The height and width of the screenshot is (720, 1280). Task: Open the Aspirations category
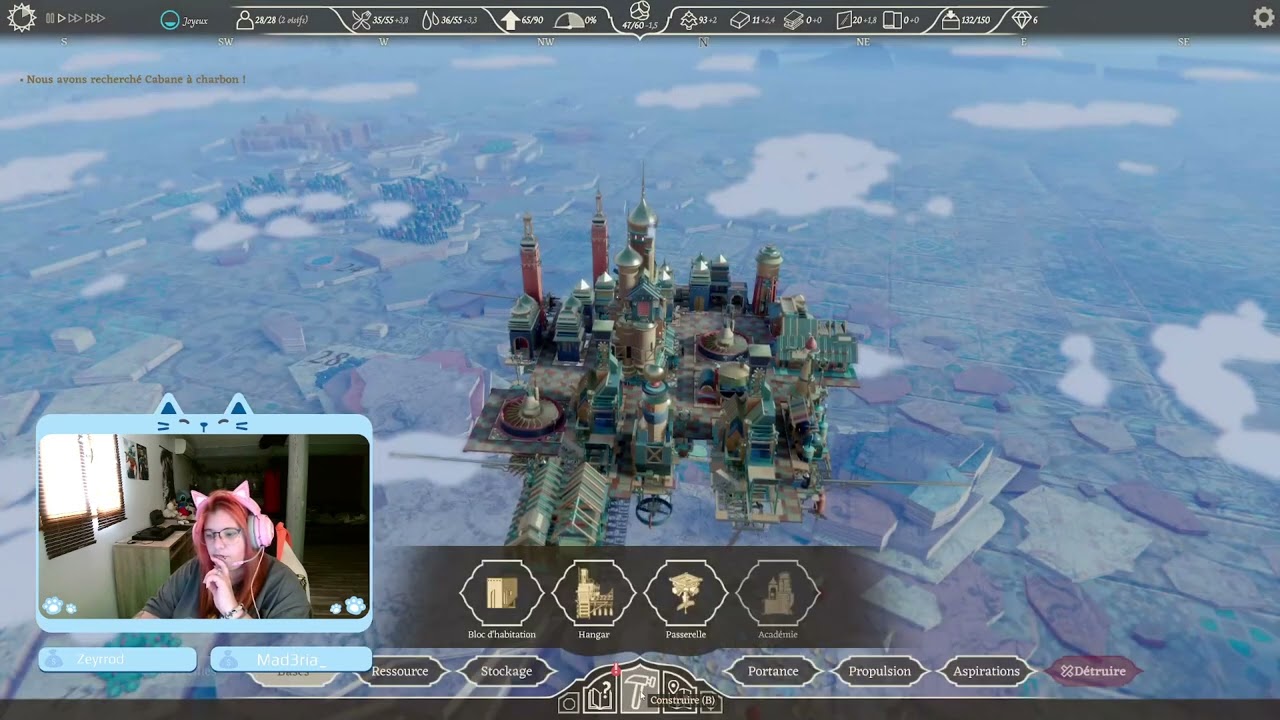pyautogui.click(x=986, y=671)
